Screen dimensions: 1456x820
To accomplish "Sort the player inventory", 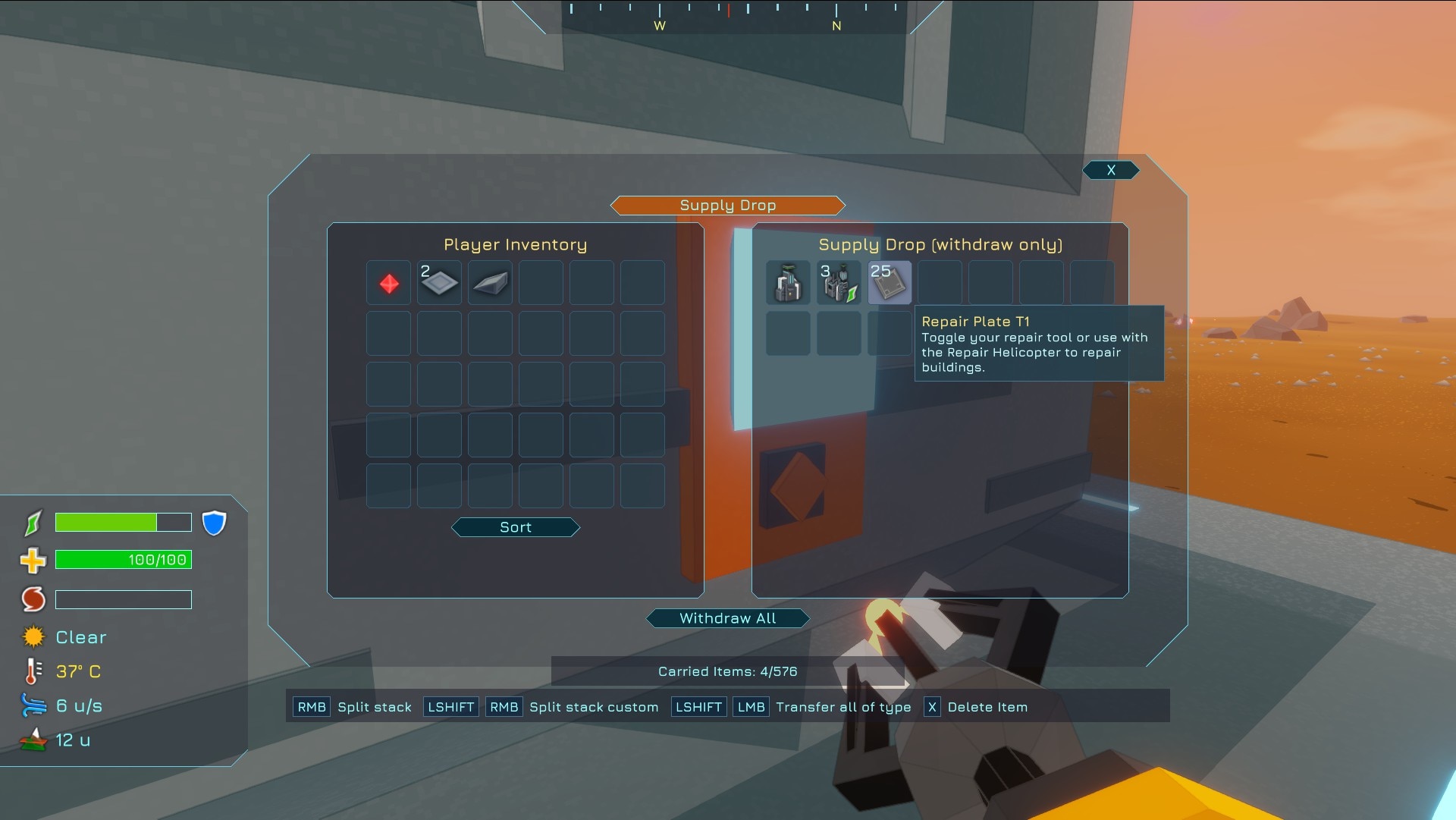I will [516, 527].
